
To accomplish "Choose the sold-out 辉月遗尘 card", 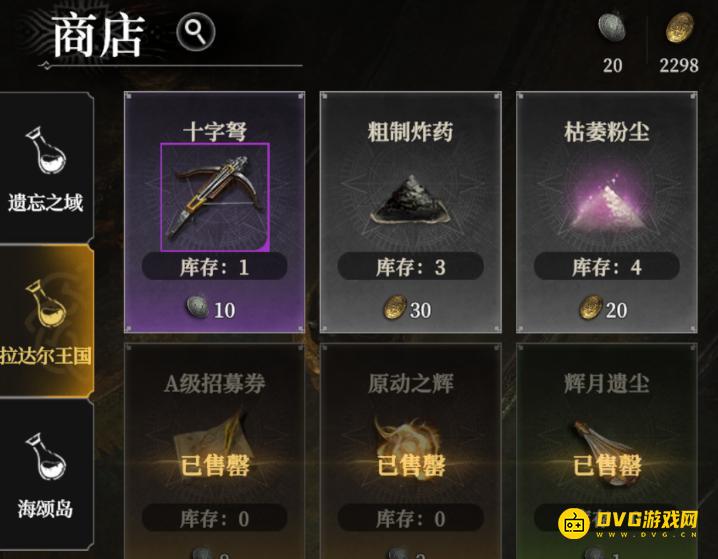I will tap(606, 440).
